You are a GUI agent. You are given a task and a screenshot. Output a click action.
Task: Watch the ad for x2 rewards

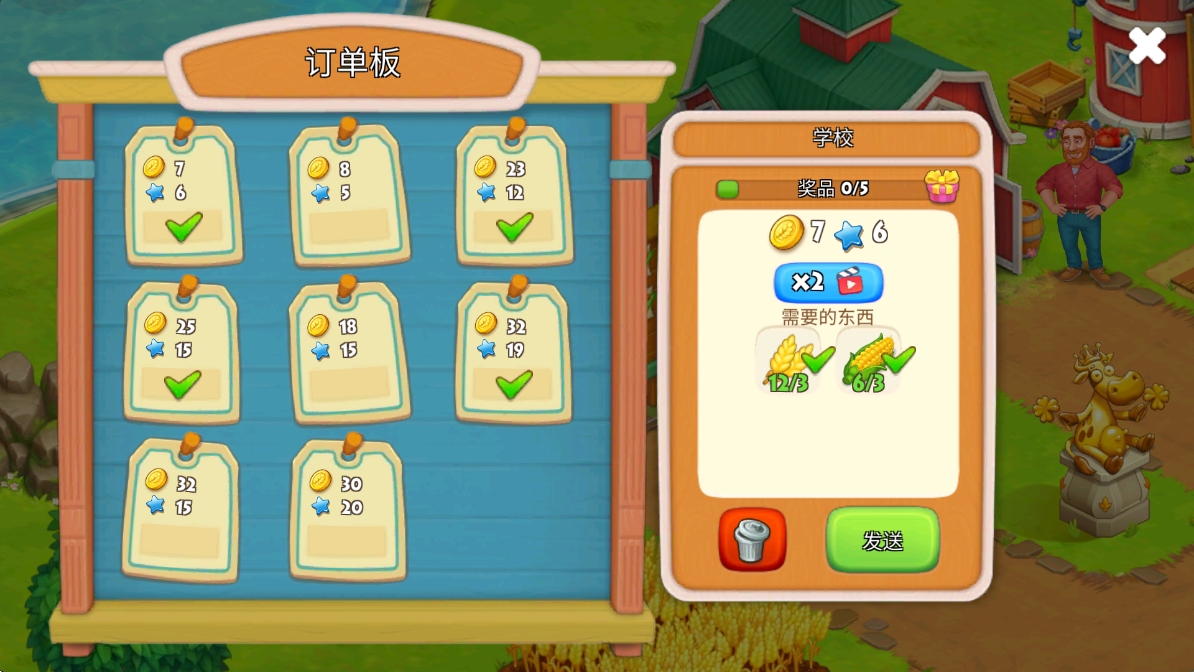pyautogui.click(x=828, y=282)
